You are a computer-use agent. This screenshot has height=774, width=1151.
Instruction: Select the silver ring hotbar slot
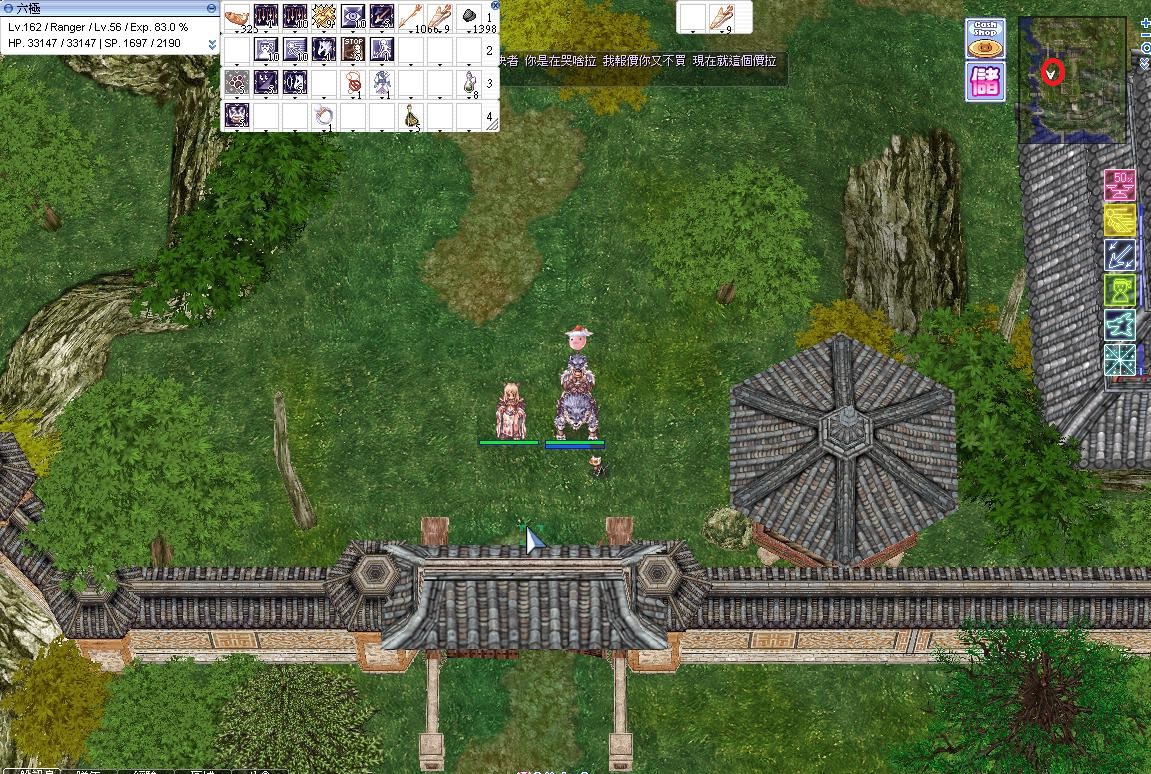[x=324, y=115]
